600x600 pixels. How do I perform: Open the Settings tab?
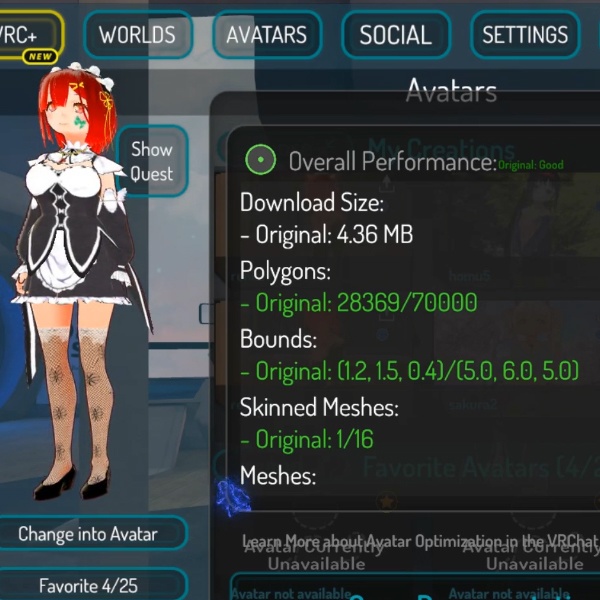(525, 36)
